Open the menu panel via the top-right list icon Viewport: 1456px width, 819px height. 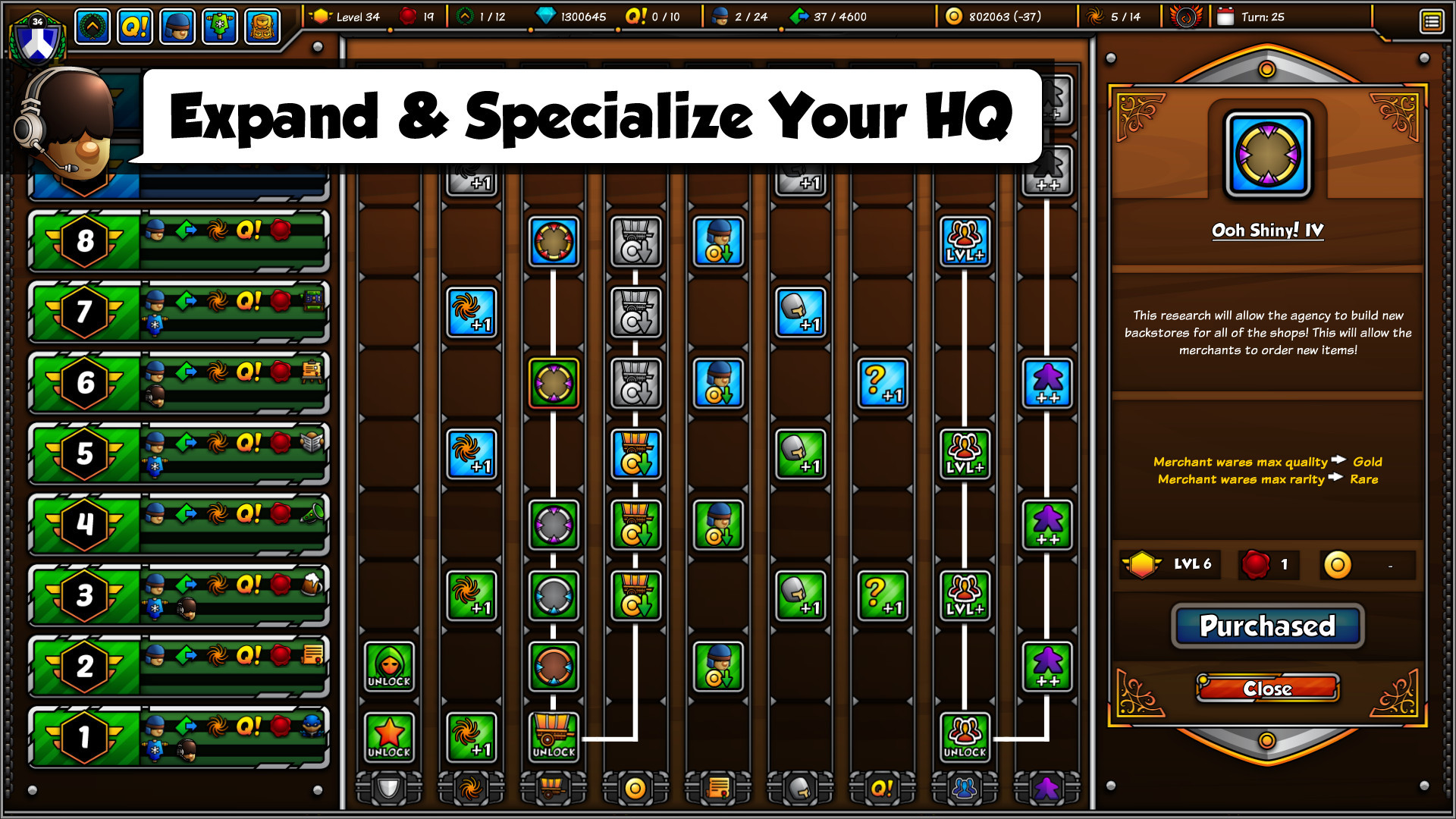tap(1432, 22)
